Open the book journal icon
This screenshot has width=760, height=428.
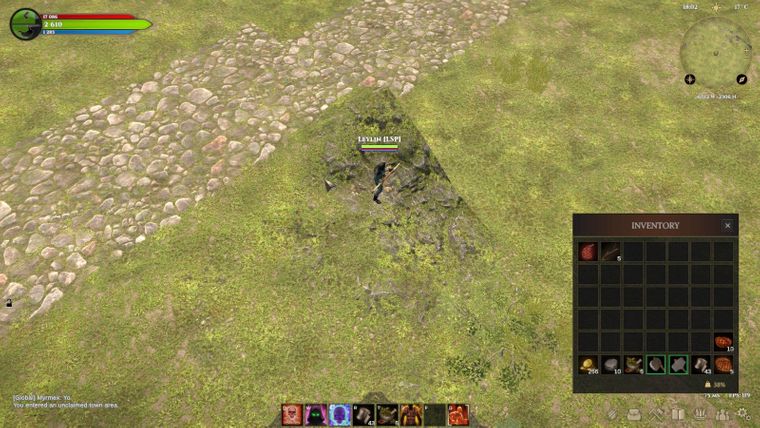point(678,413)
